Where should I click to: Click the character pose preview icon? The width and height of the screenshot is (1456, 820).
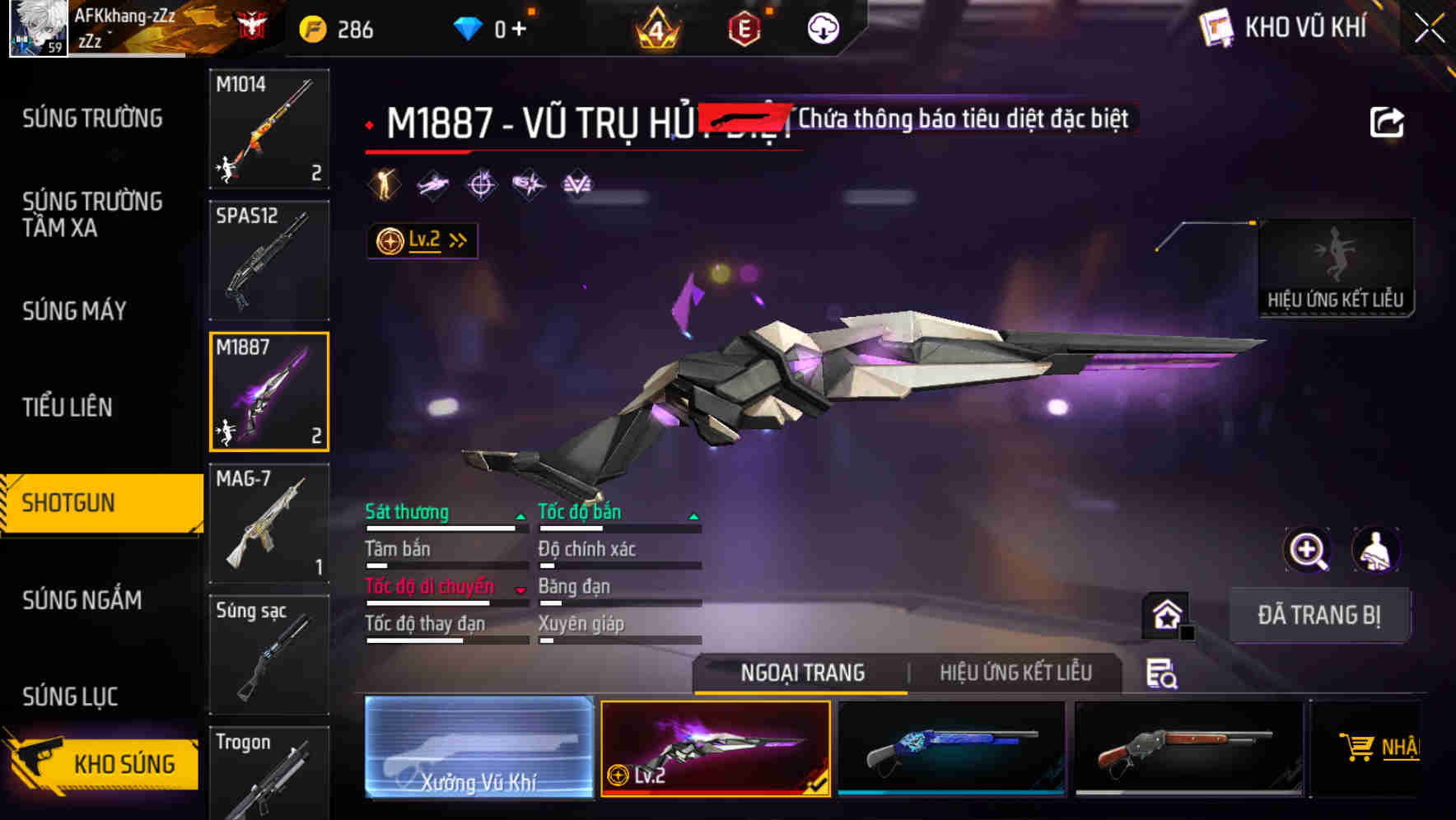click(1377, 550)
